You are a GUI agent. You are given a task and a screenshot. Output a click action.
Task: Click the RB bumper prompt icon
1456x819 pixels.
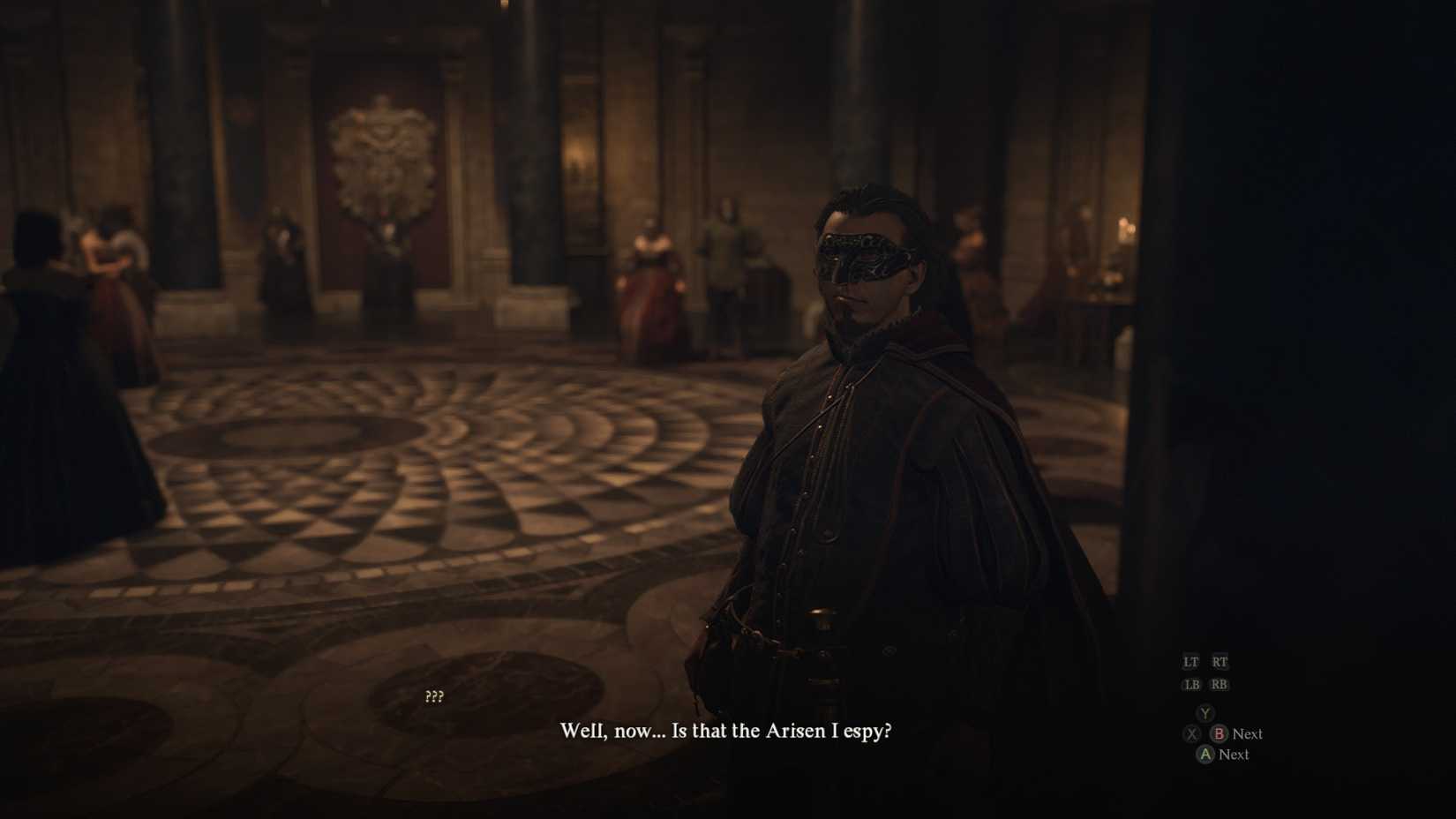1220,684
